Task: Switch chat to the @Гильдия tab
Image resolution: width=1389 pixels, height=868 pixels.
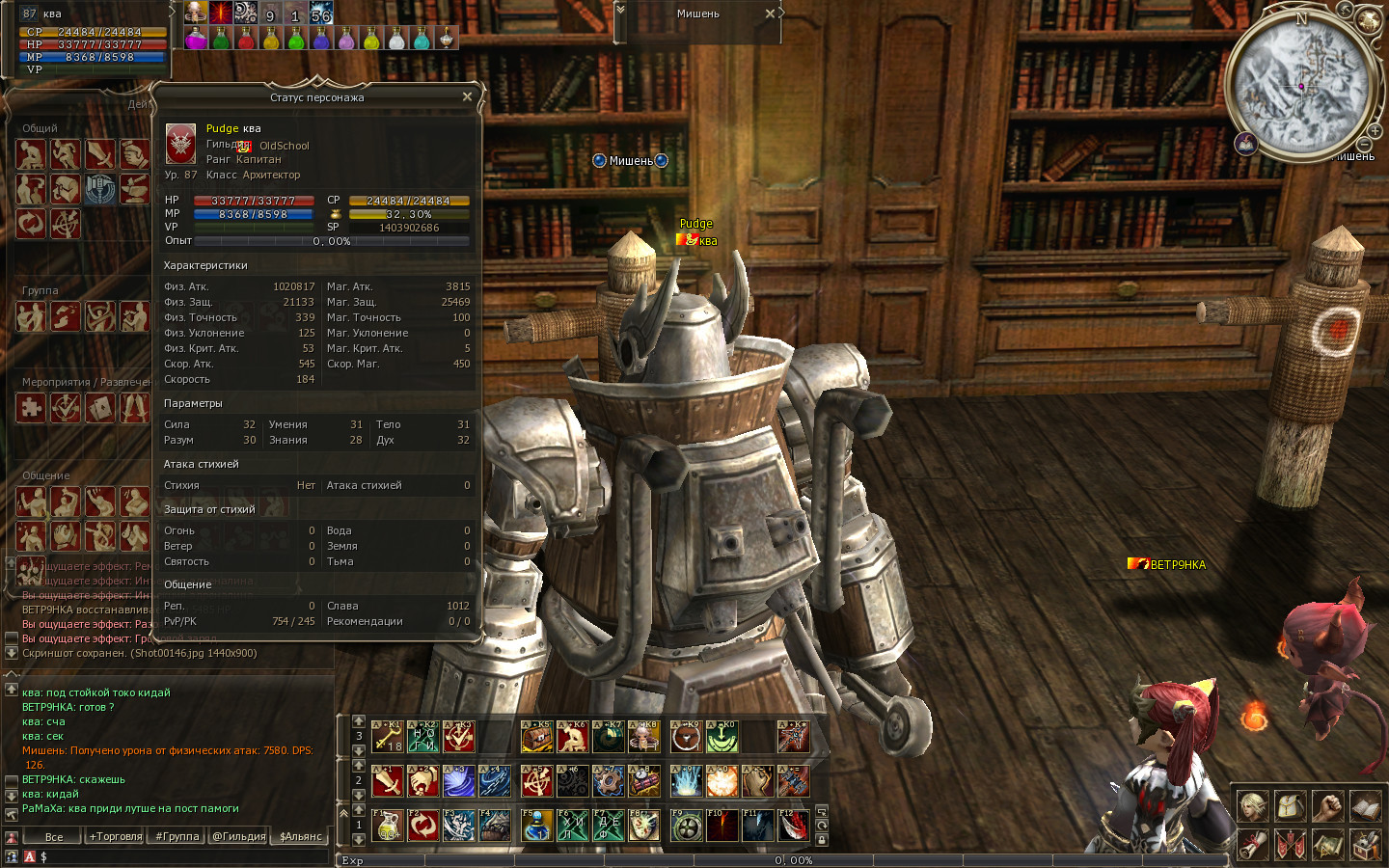Action: (x=239, y=836)
